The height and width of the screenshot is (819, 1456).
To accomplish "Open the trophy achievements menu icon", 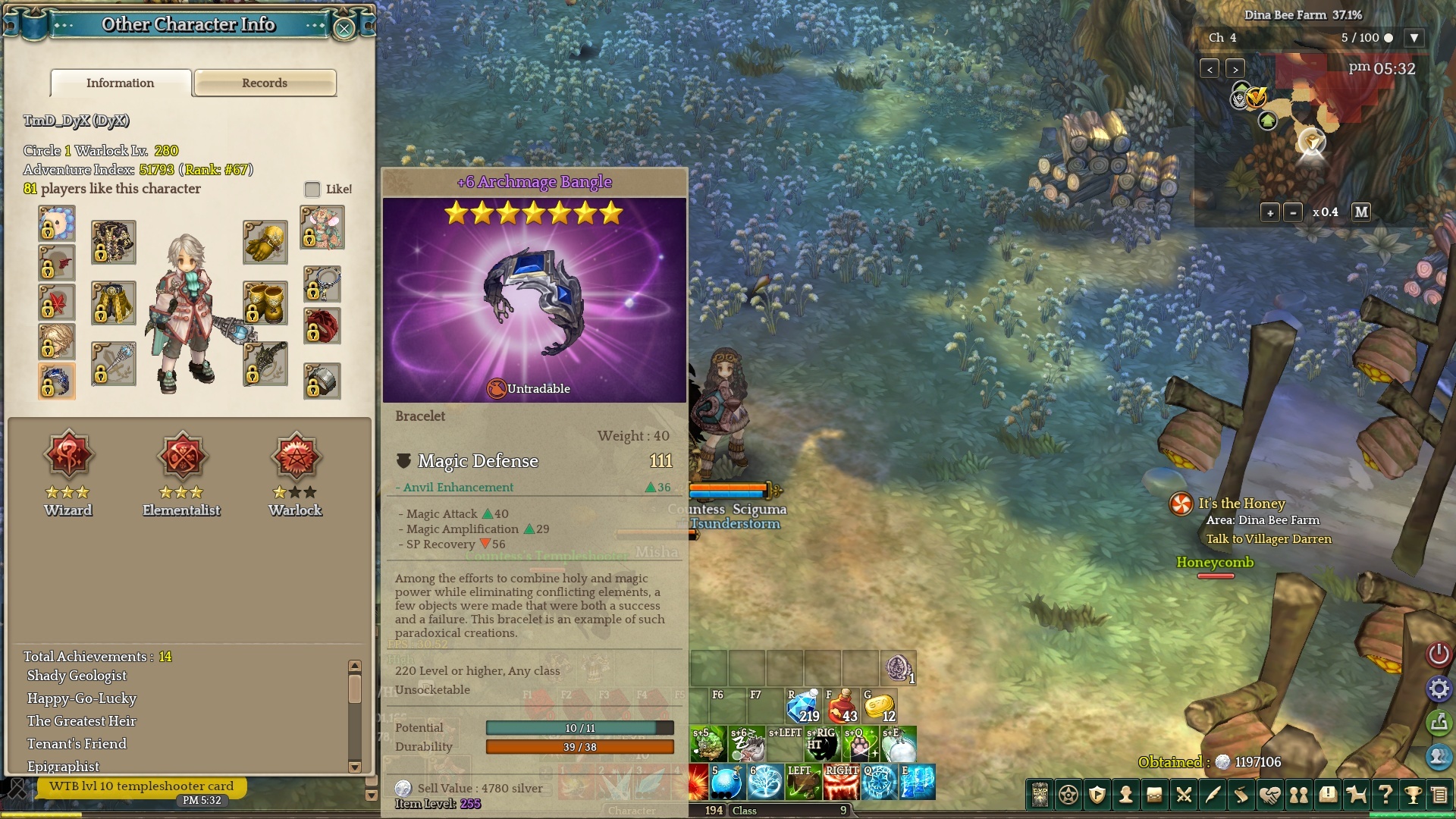I will point(1412,795).
